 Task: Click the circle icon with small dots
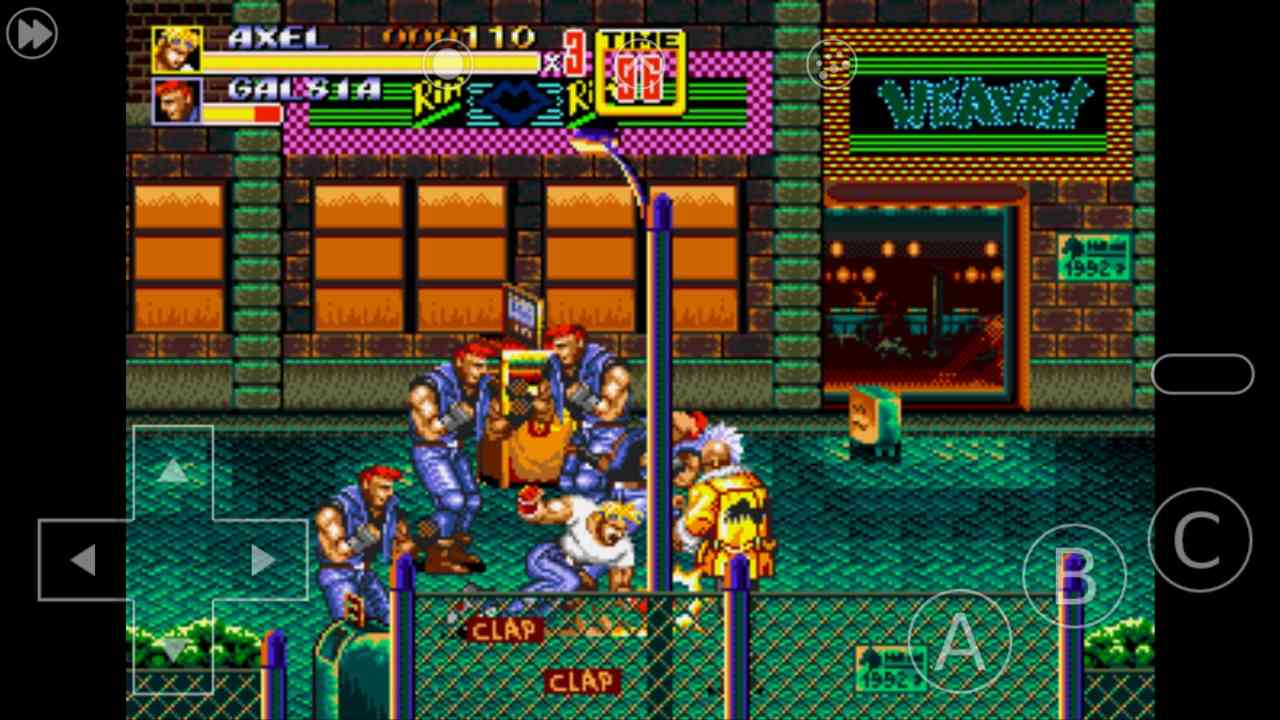point(832,65)
